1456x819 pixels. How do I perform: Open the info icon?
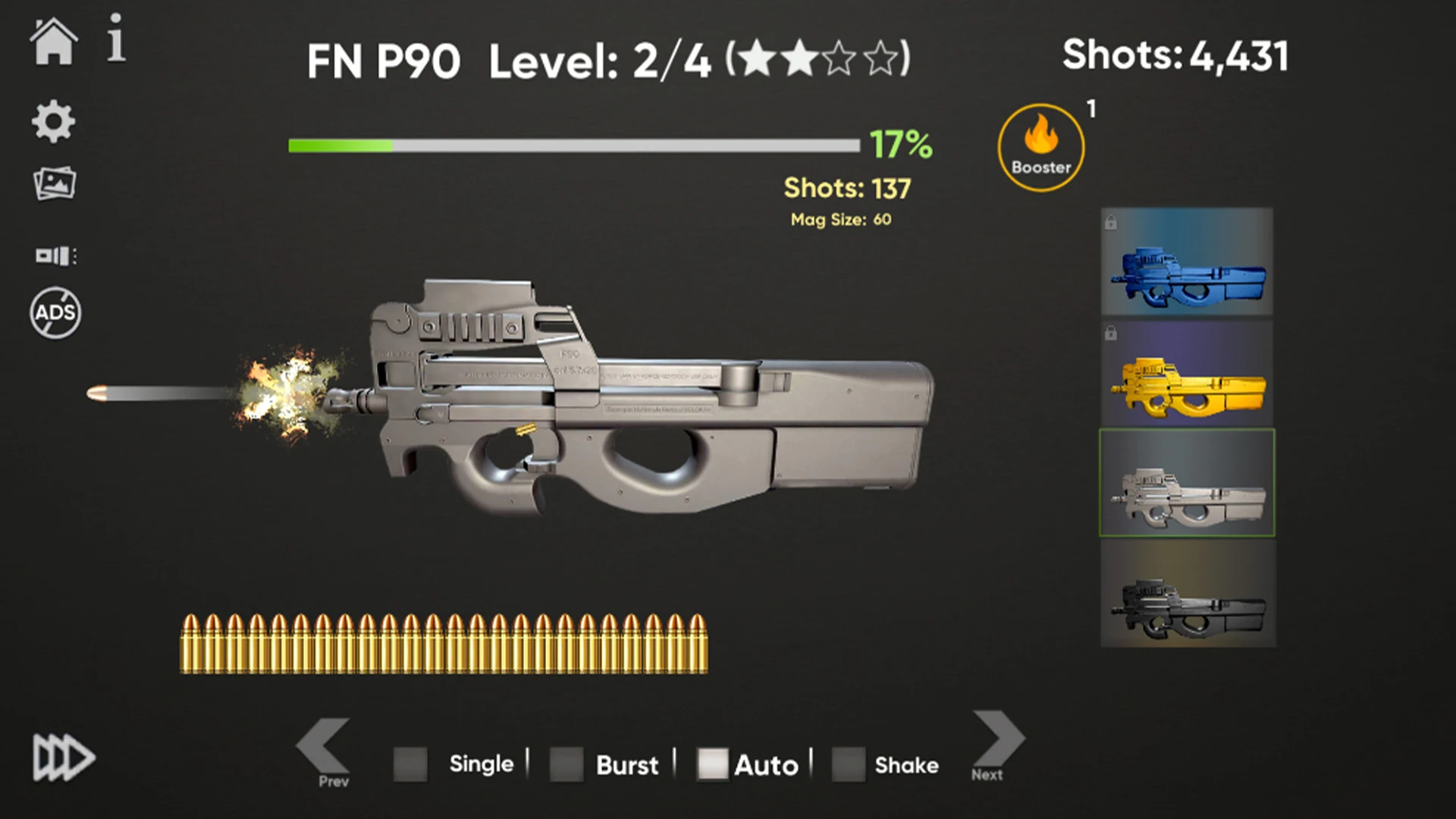pyautogui.click(x=115, y=38)
